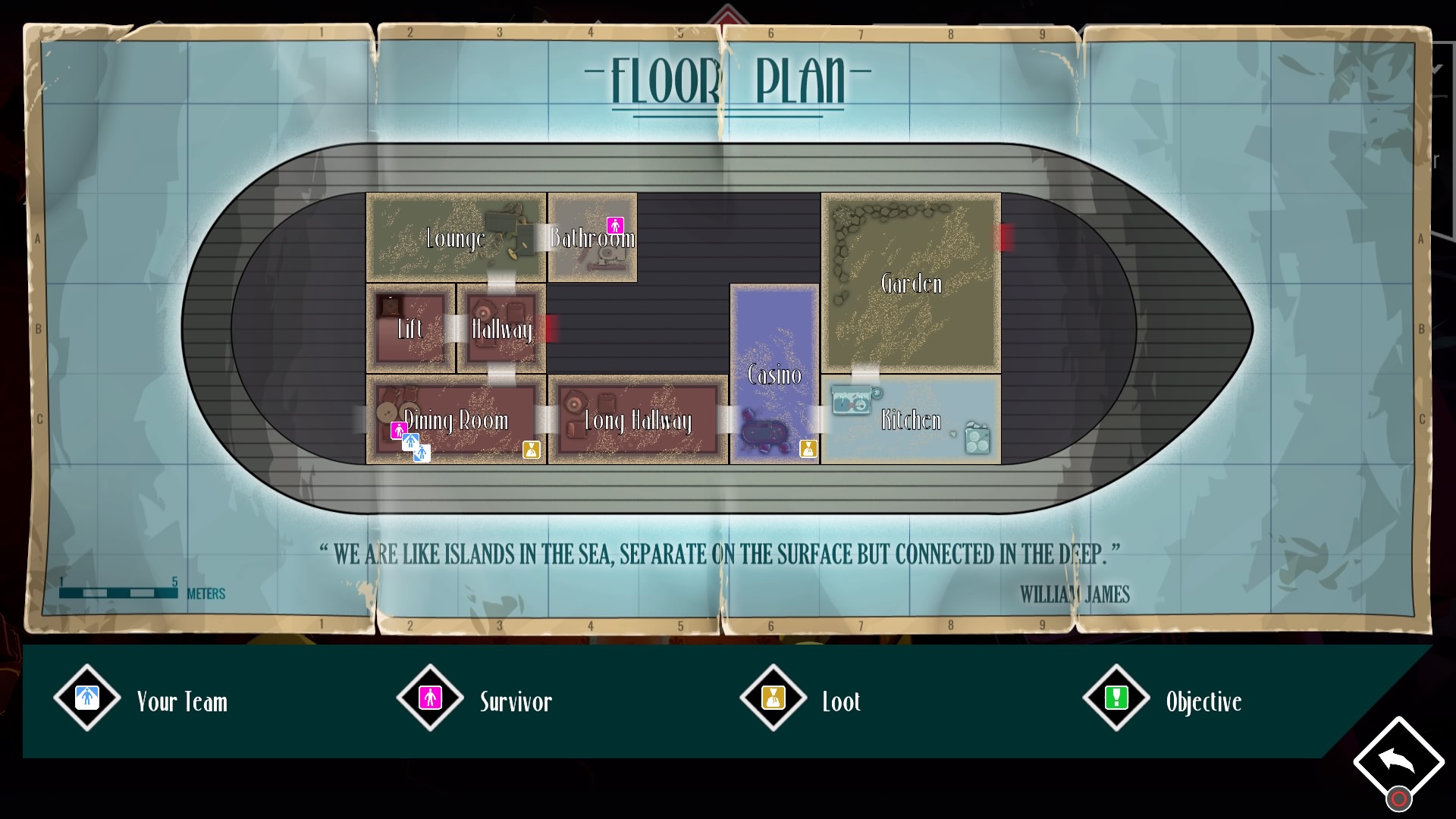The image size is (1456, 819).
Task: Click the Garden room area
Action: (x=910, y=284)
